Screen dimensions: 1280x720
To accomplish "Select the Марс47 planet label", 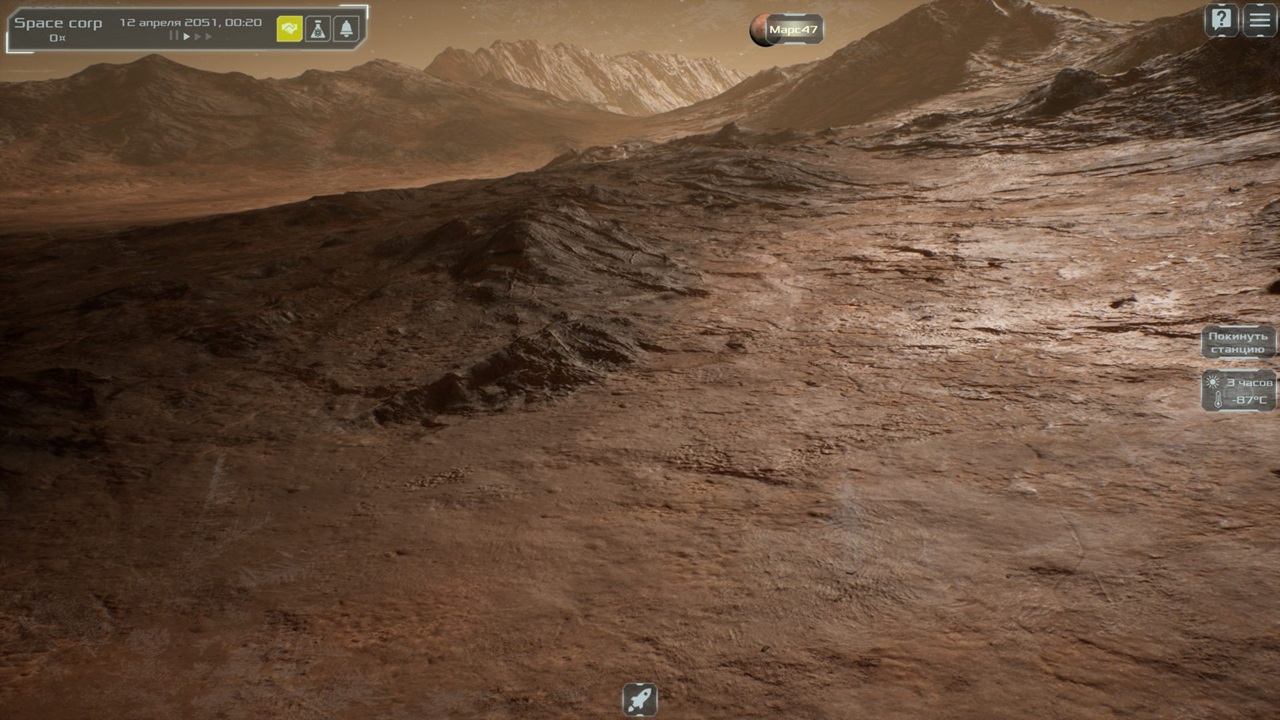I will (x=793, y=30).
